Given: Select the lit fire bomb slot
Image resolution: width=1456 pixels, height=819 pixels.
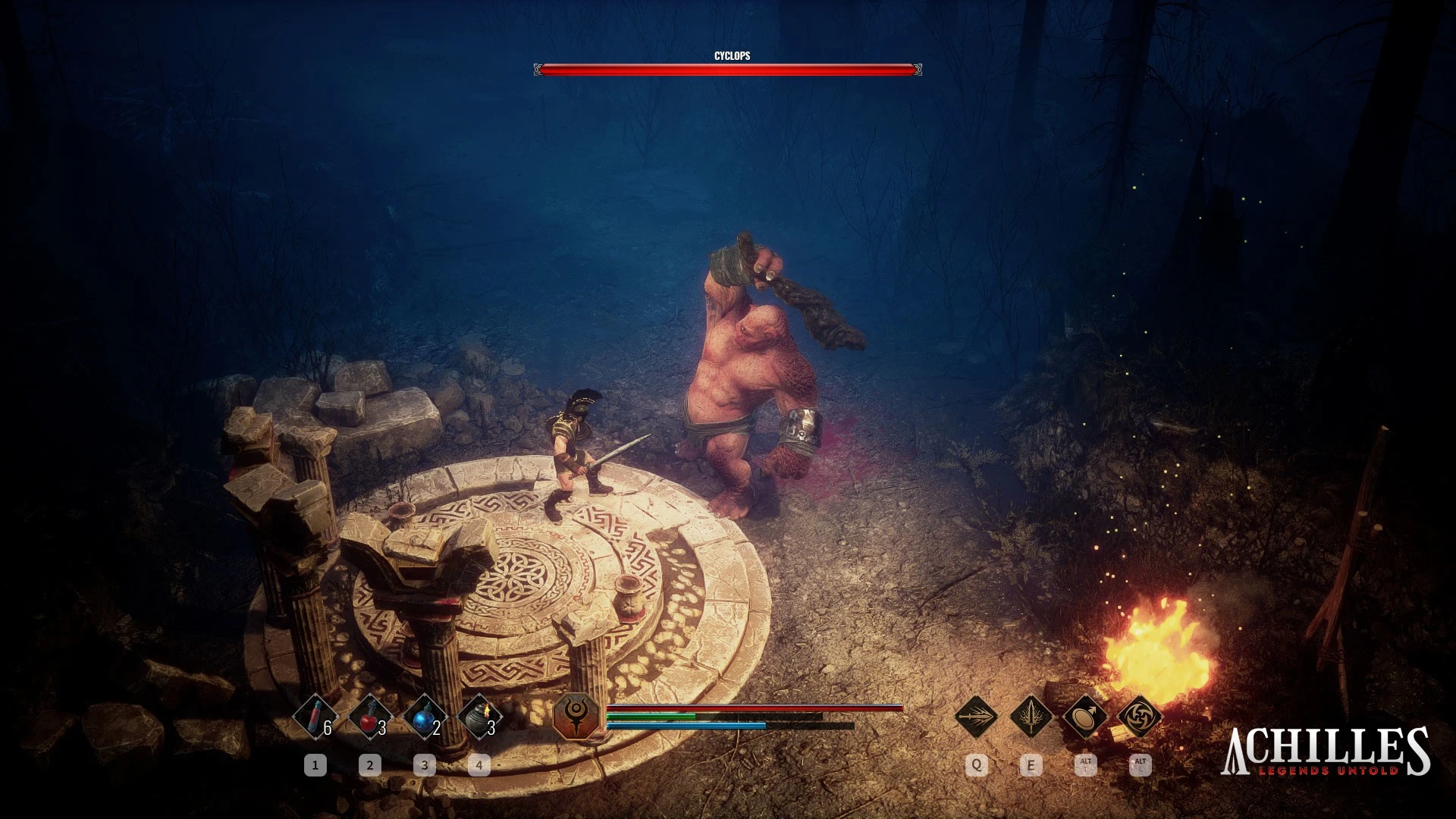Looking at the screenshot, I should tap(479, 717).
